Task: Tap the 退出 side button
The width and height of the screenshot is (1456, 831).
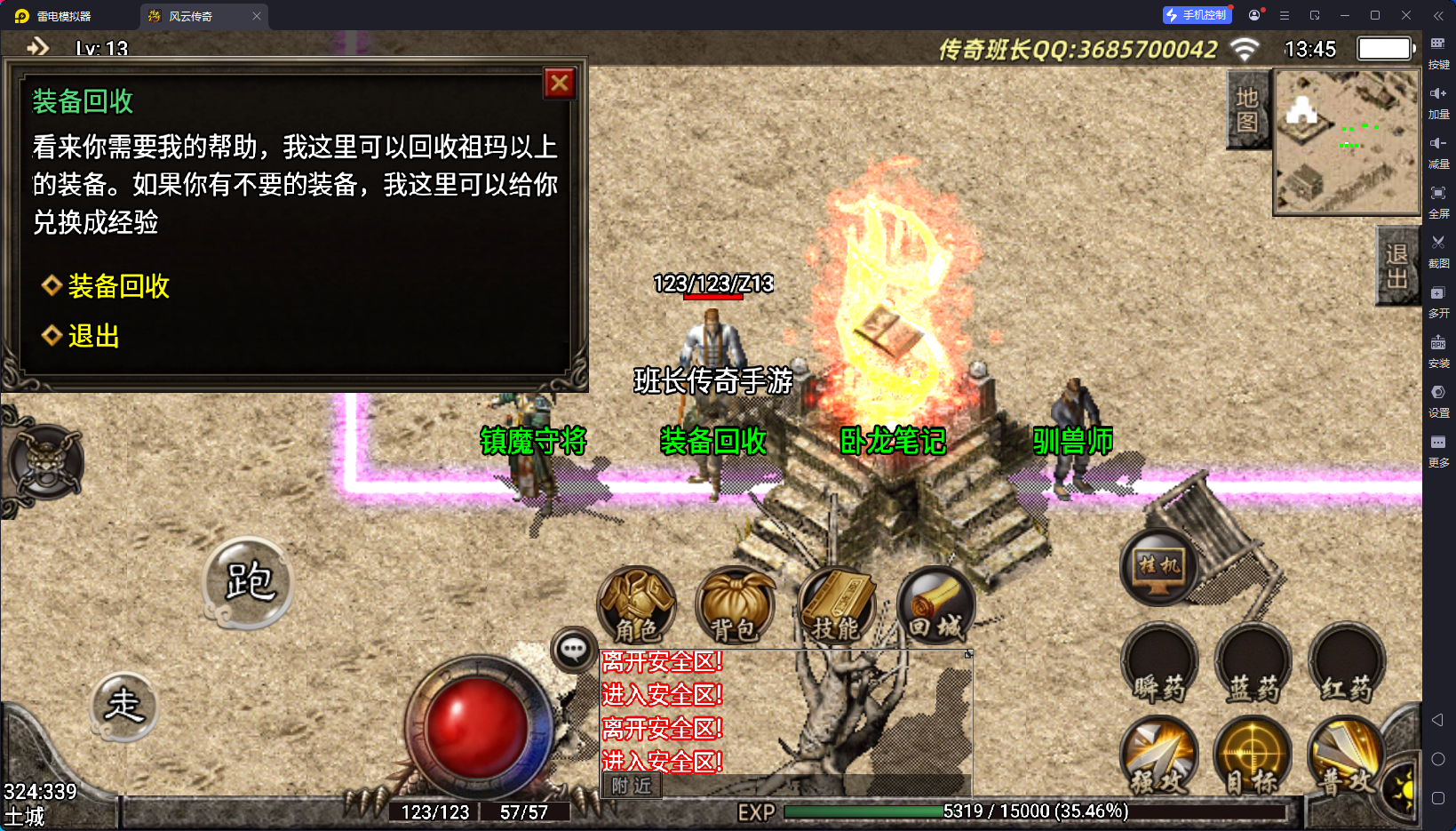Action: (x=1396, y=267)
